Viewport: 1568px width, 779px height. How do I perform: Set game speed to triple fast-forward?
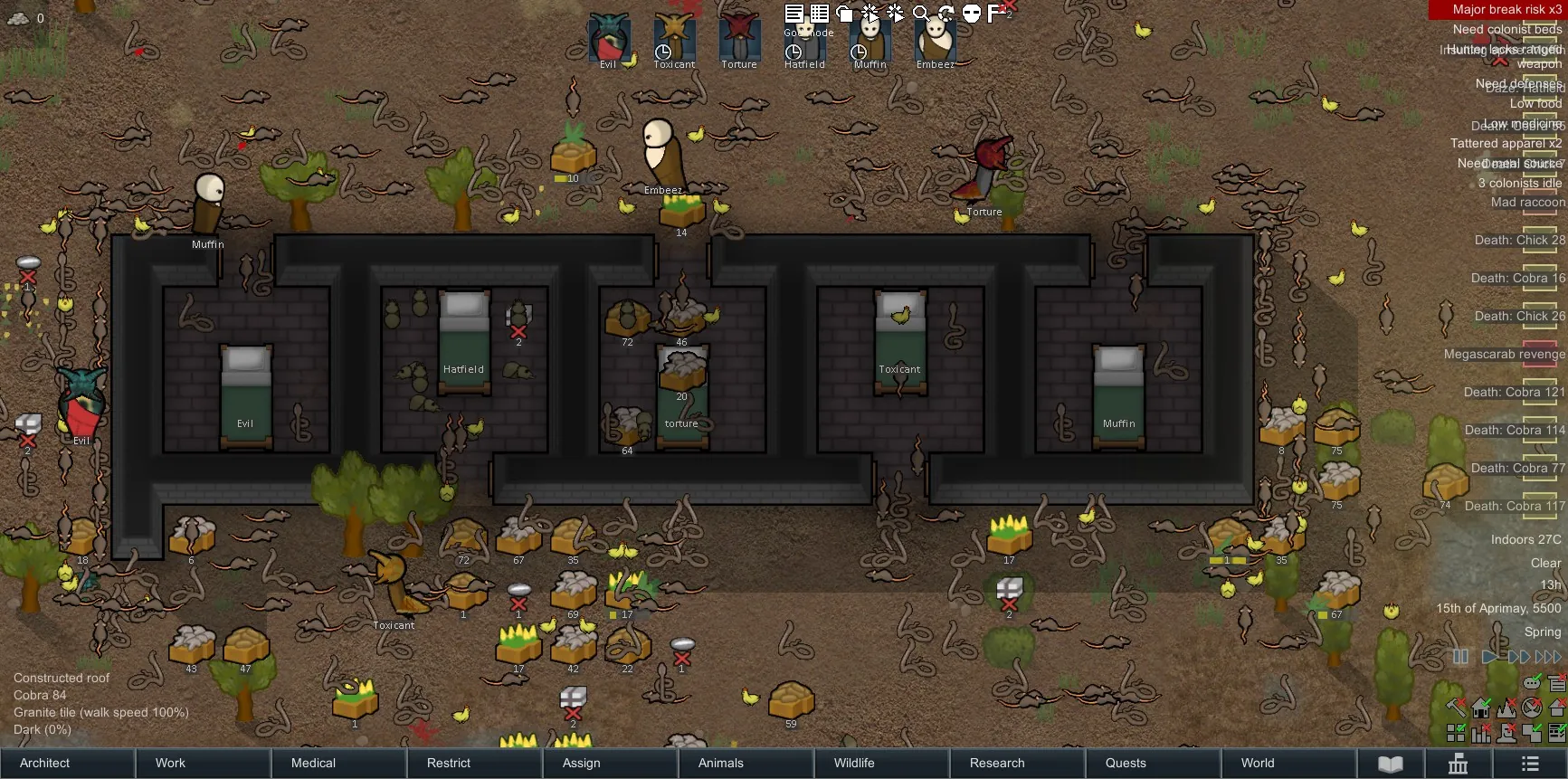1549,657
